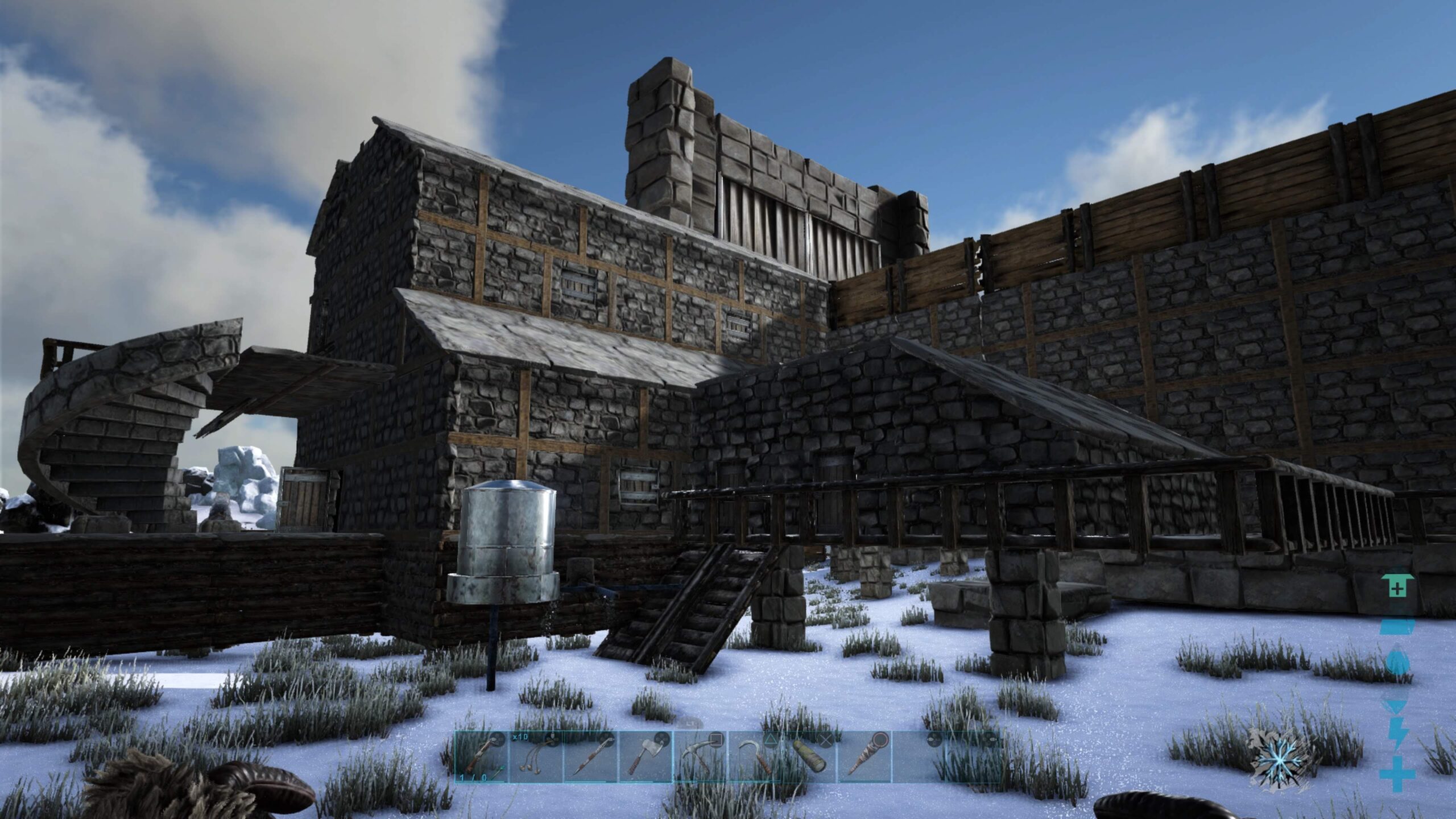Screen dimensions: 1456x819
Task: Use the greenish cylinder item slot
Action: pyautogui.click(x=809, y=757)
